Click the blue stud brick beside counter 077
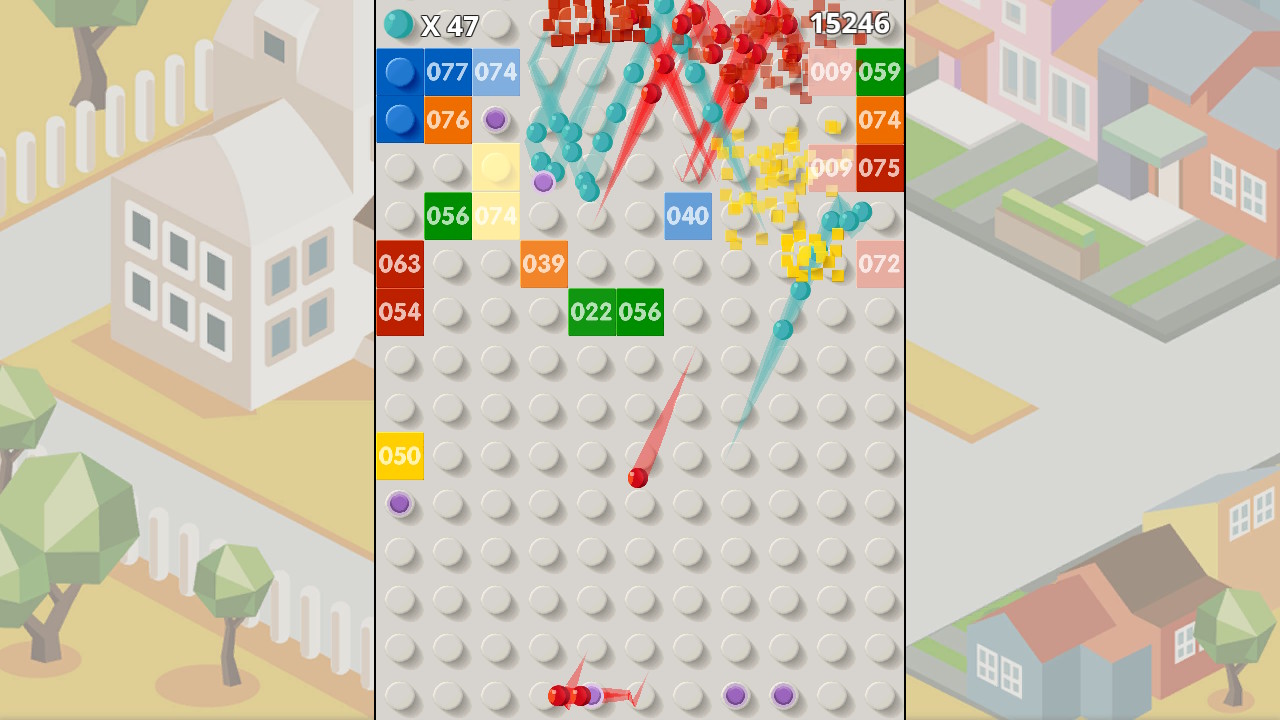This screenshot has width=1280, height=720. coord(399,72)
